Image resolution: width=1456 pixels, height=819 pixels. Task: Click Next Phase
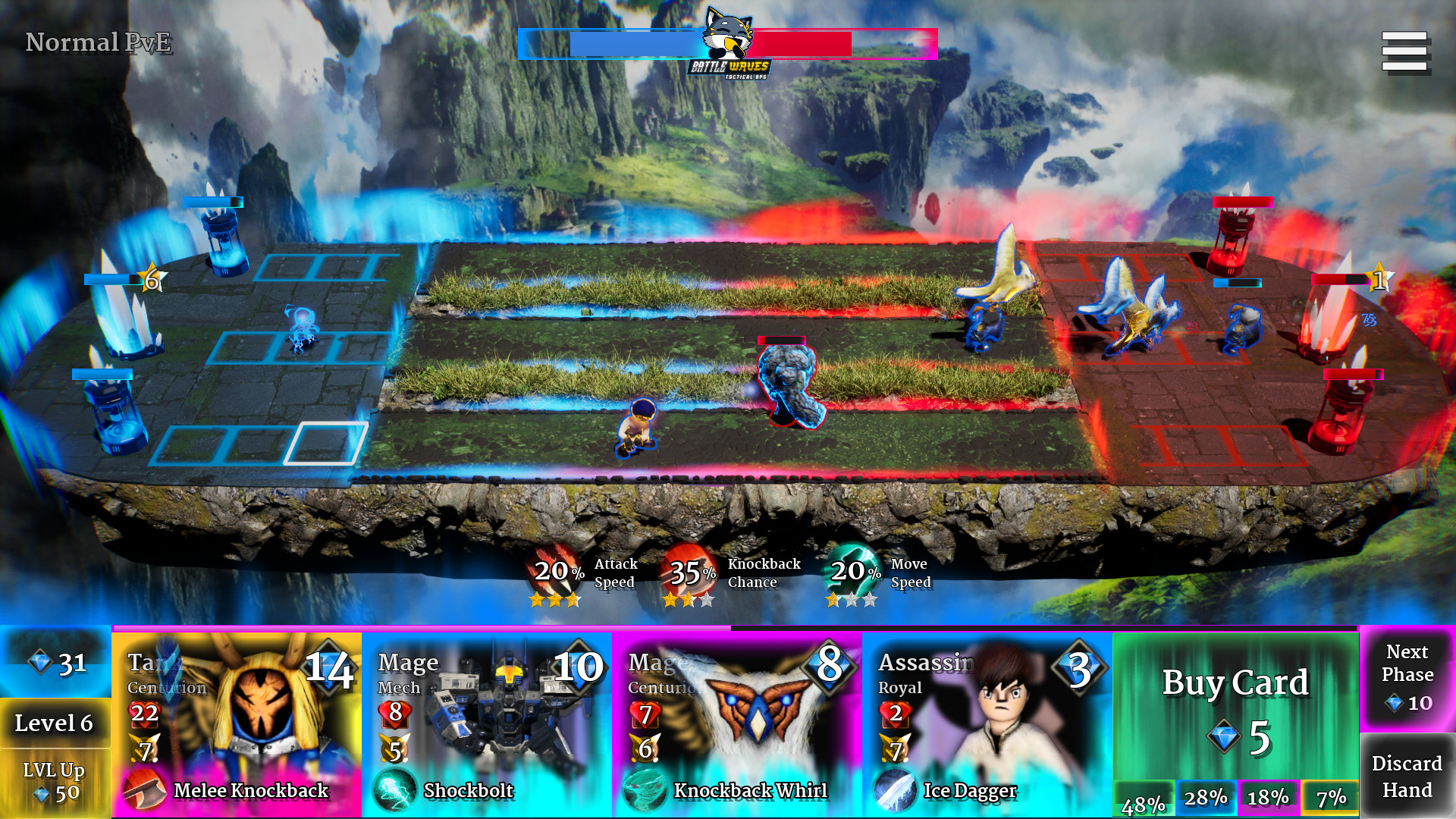click(x=1407, y=673)
